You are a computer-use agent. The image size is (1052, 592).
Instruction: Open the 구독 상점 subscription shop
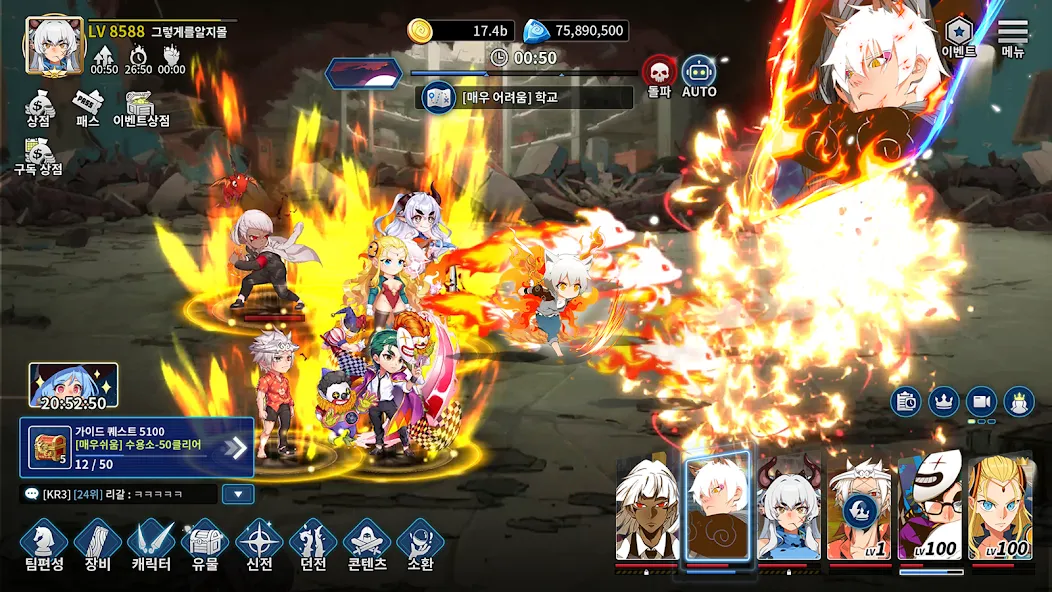[x=38, y=158]
